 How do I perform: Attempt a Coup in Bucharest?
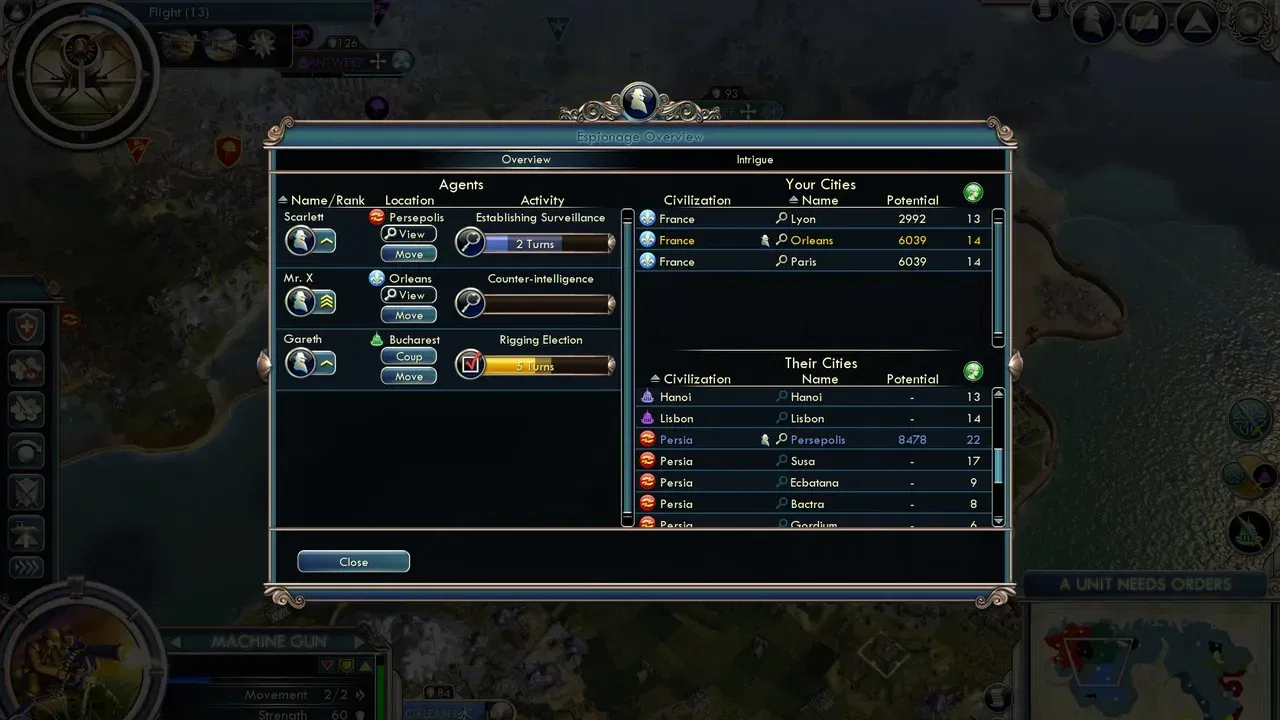409,356
